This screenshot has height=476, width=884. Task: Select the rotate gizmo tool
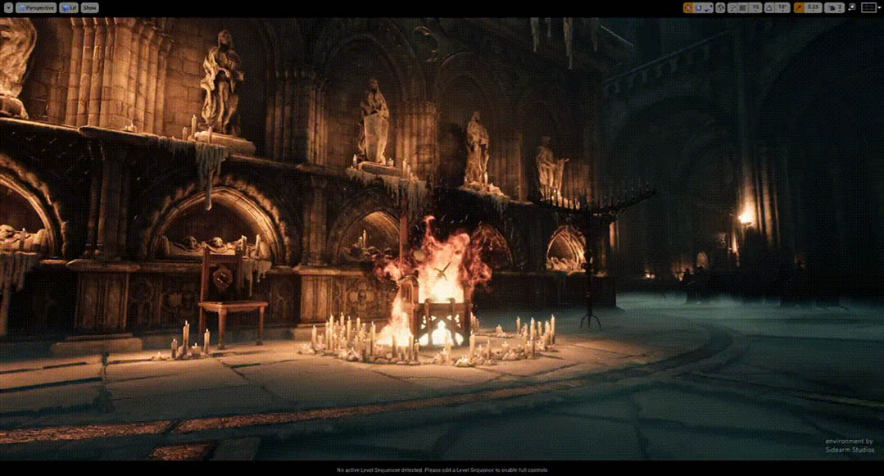(x=698, y=7)
